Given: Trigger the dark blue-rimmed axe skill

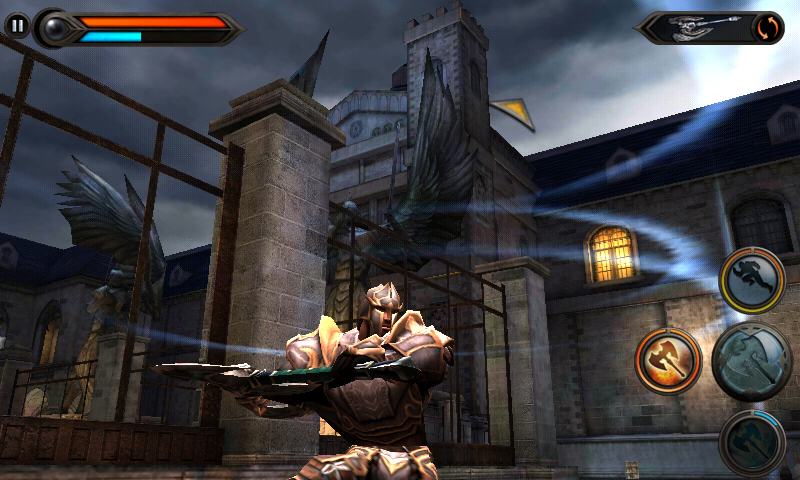Looking at the screenshot, I should click(x=751, y=442).
